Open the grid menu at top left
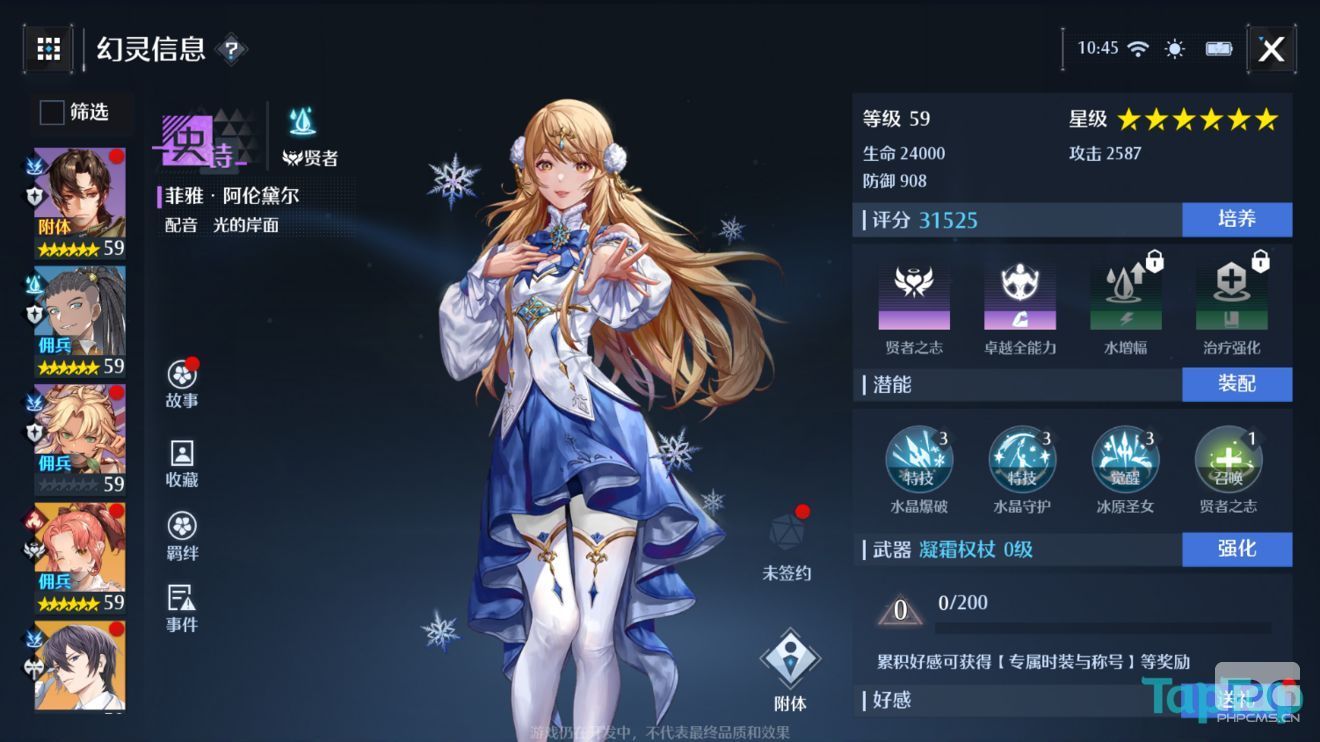1320x742 pixels. tap(47, 48)
